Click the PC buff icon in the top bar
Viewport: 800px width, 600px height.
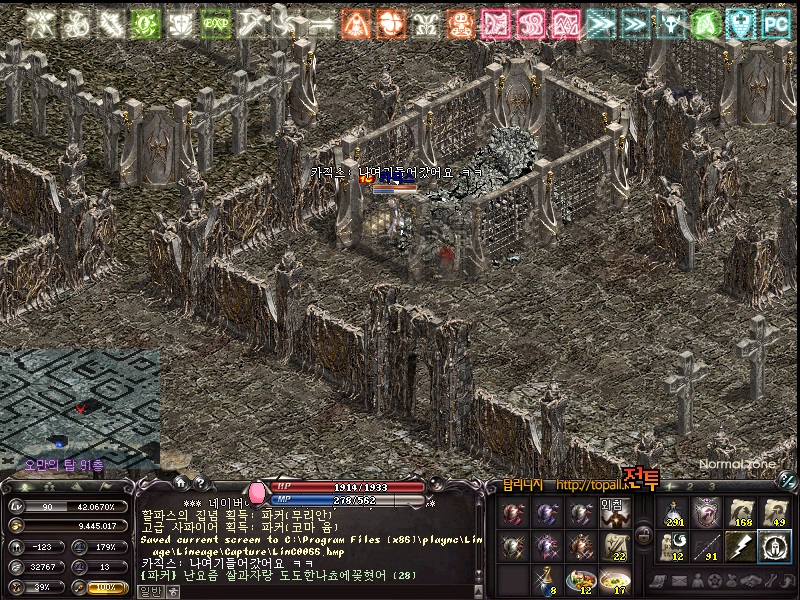pos(775,23)
